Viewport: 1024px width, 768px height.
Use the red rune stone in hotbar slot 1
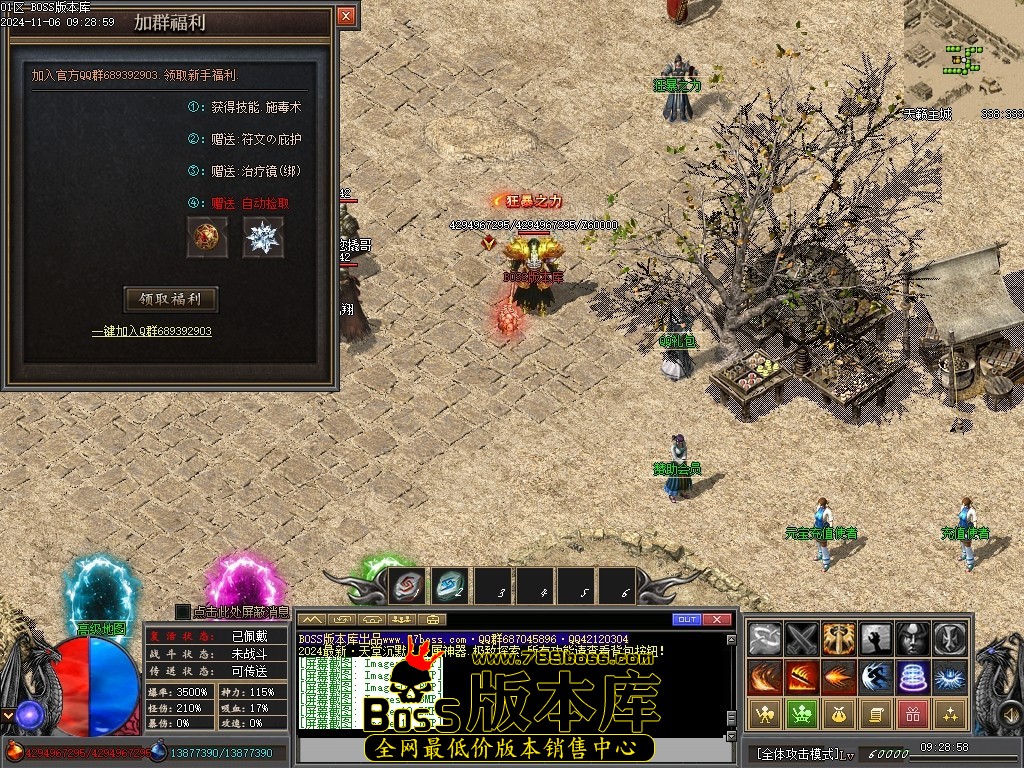[408, 585]
